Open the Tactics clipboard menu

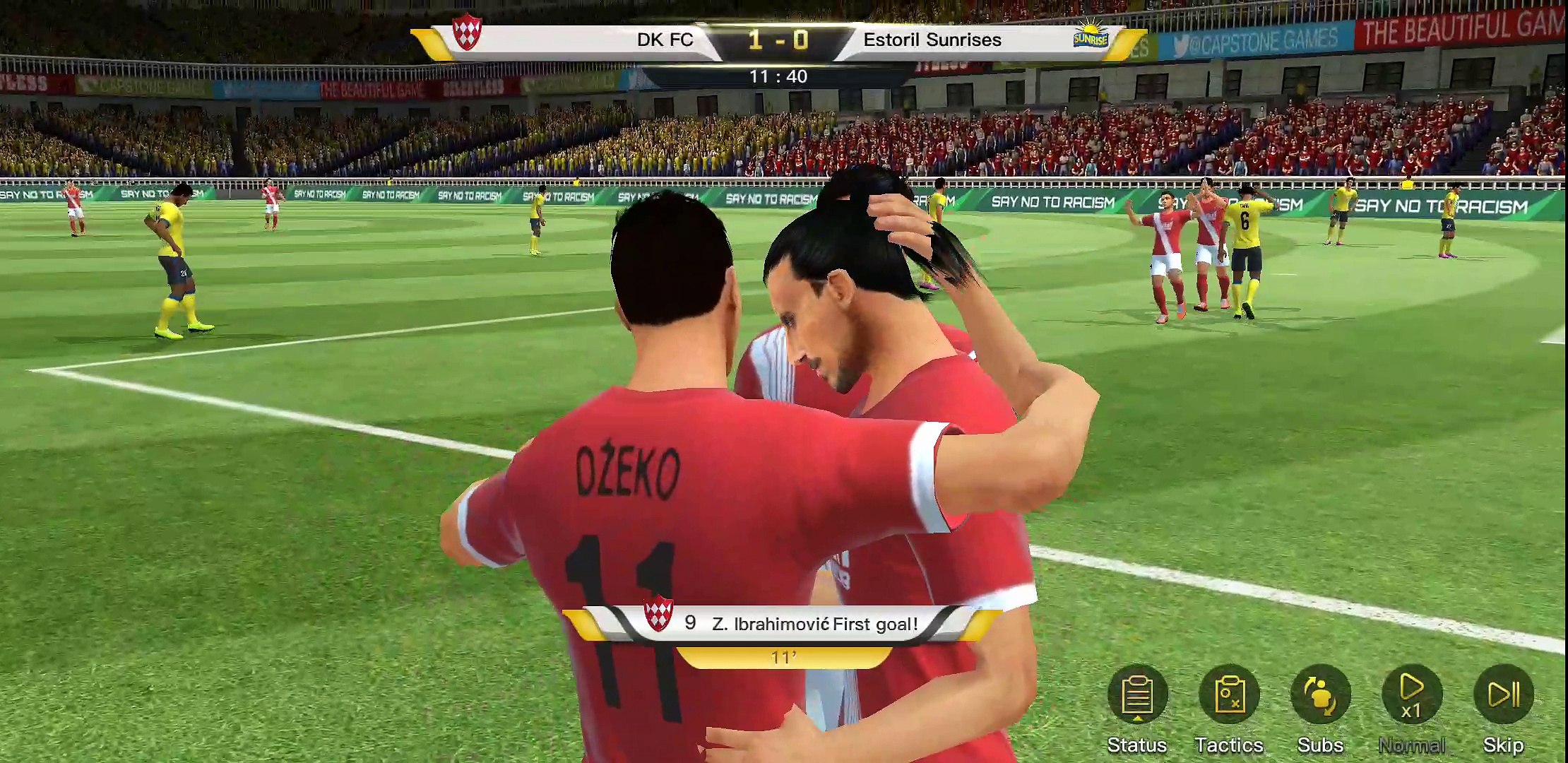(1229, 697)
